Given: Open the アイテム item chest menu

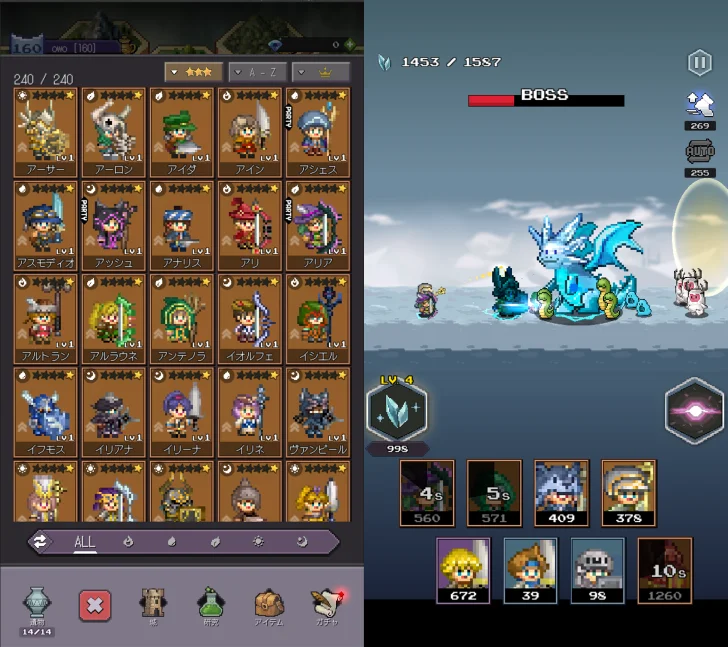Looking at the screenshot, I should tap(267, 604).
